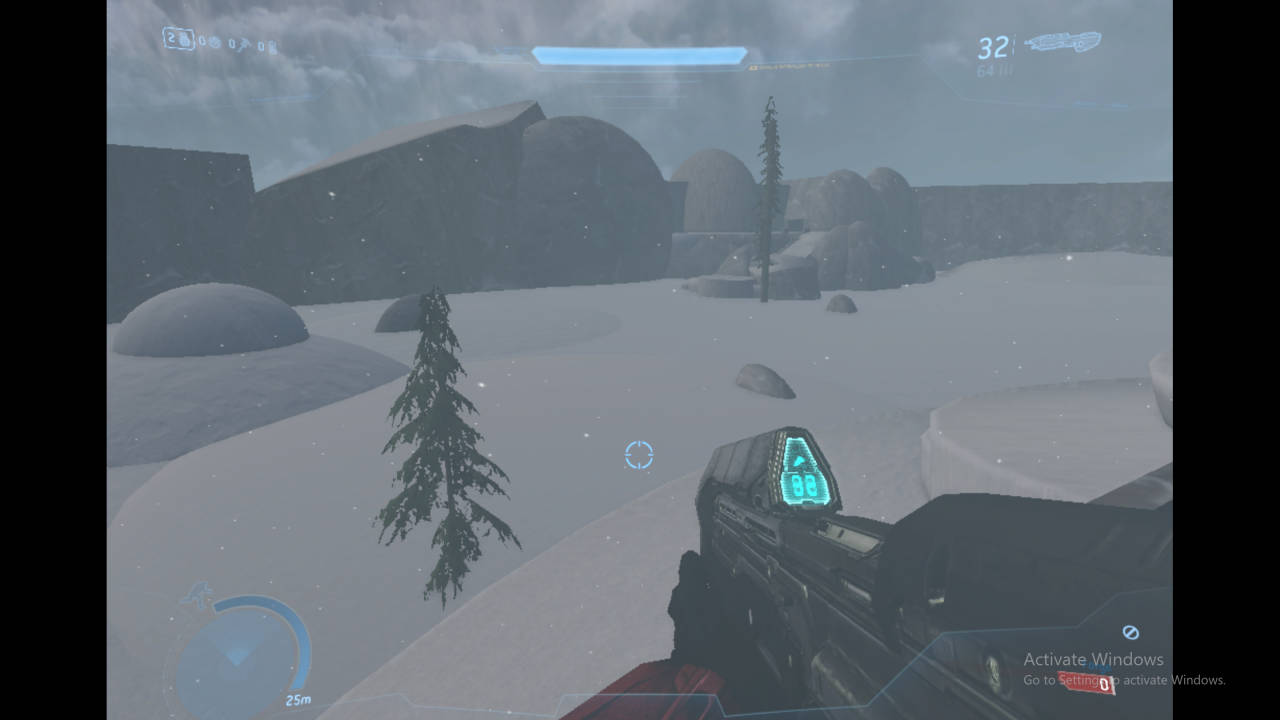Viewport: 1280px width, 720px height.
Task: Click the spike grenade icon
Action: pos(245,43)
